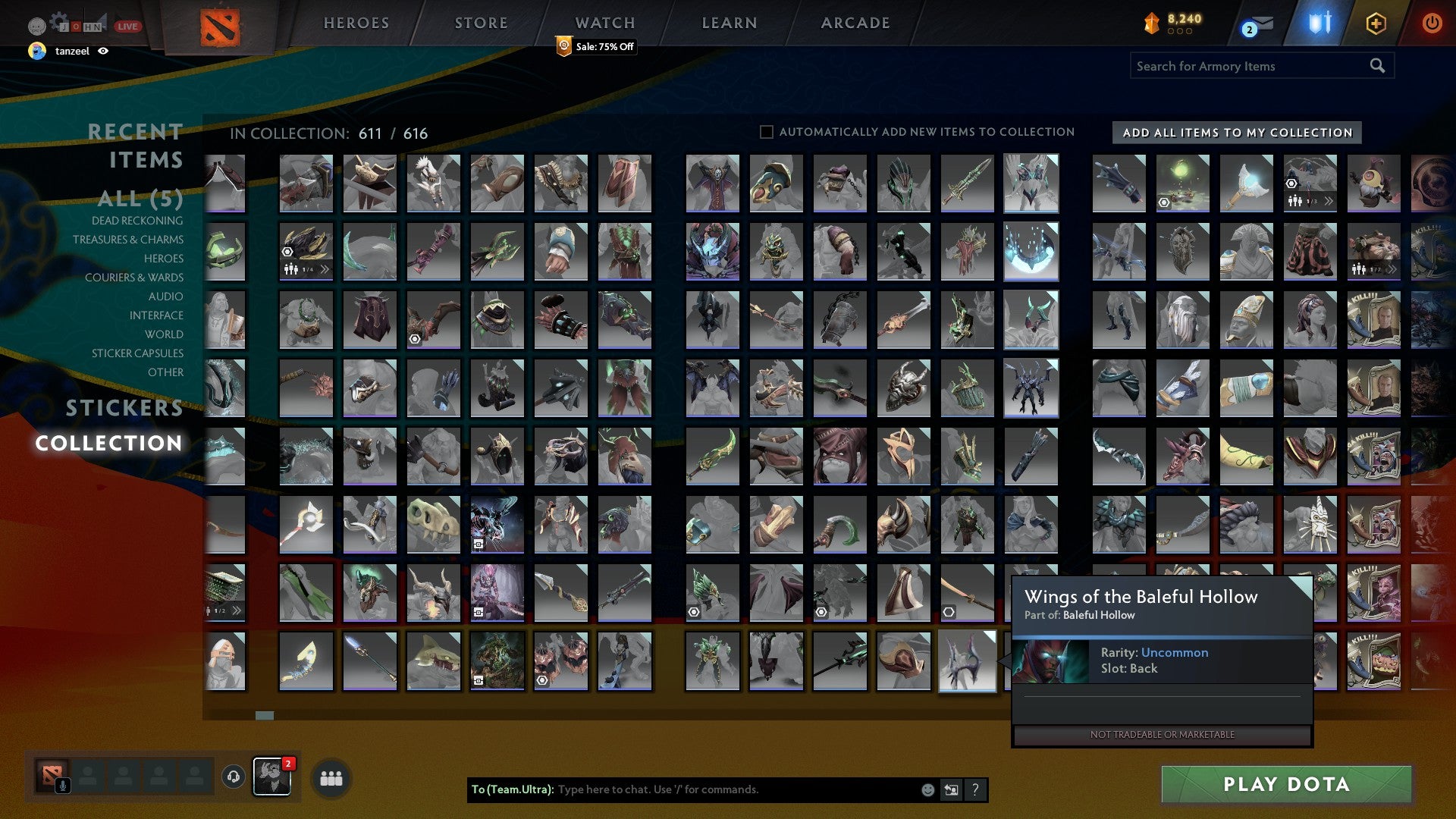The width and height of the screenshot is (1456, 819).
Task: Switch to the Watch tab
Action: [604, 23]
